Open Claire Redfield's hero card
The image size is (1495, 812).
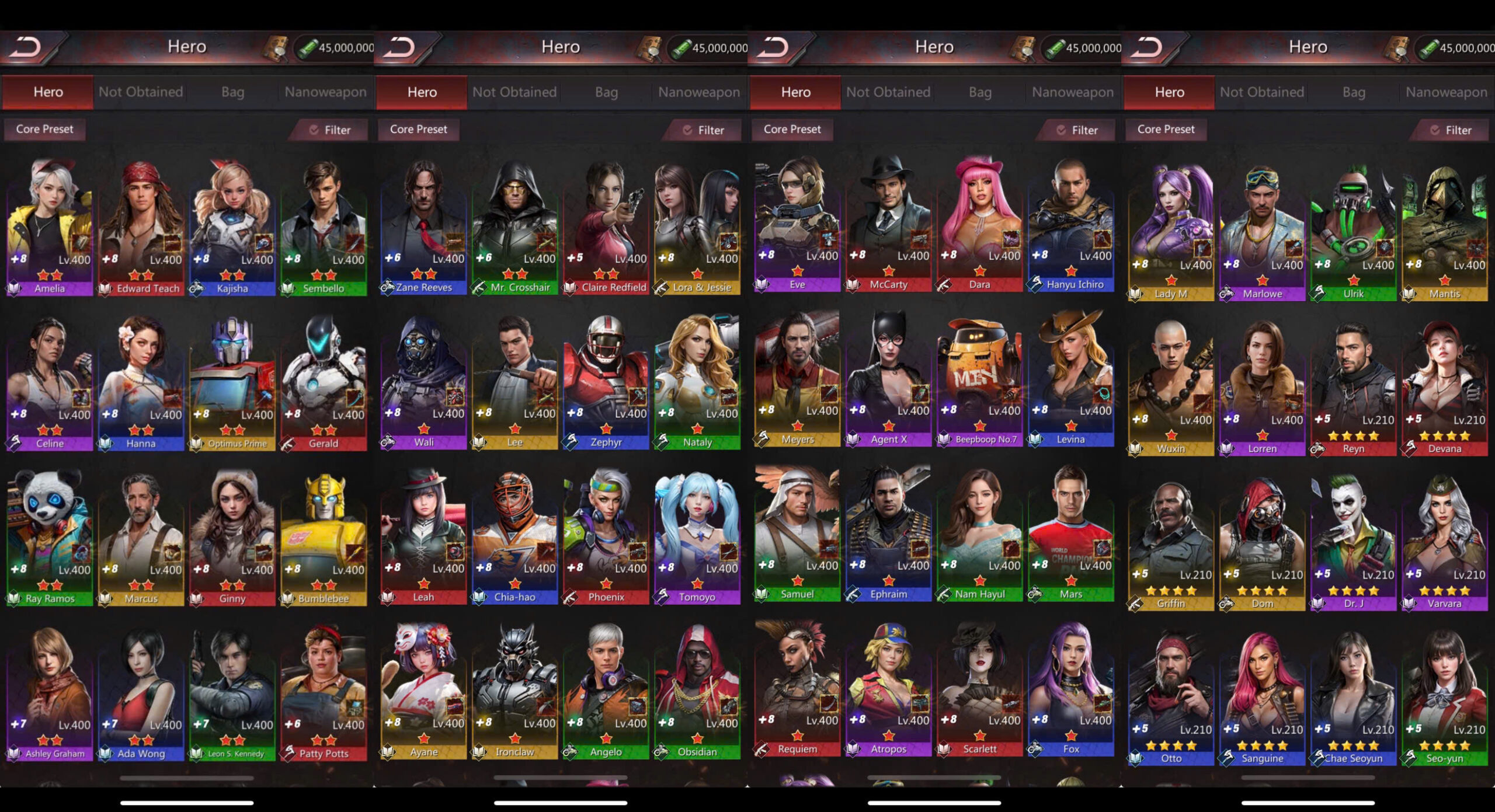[606, 226]
